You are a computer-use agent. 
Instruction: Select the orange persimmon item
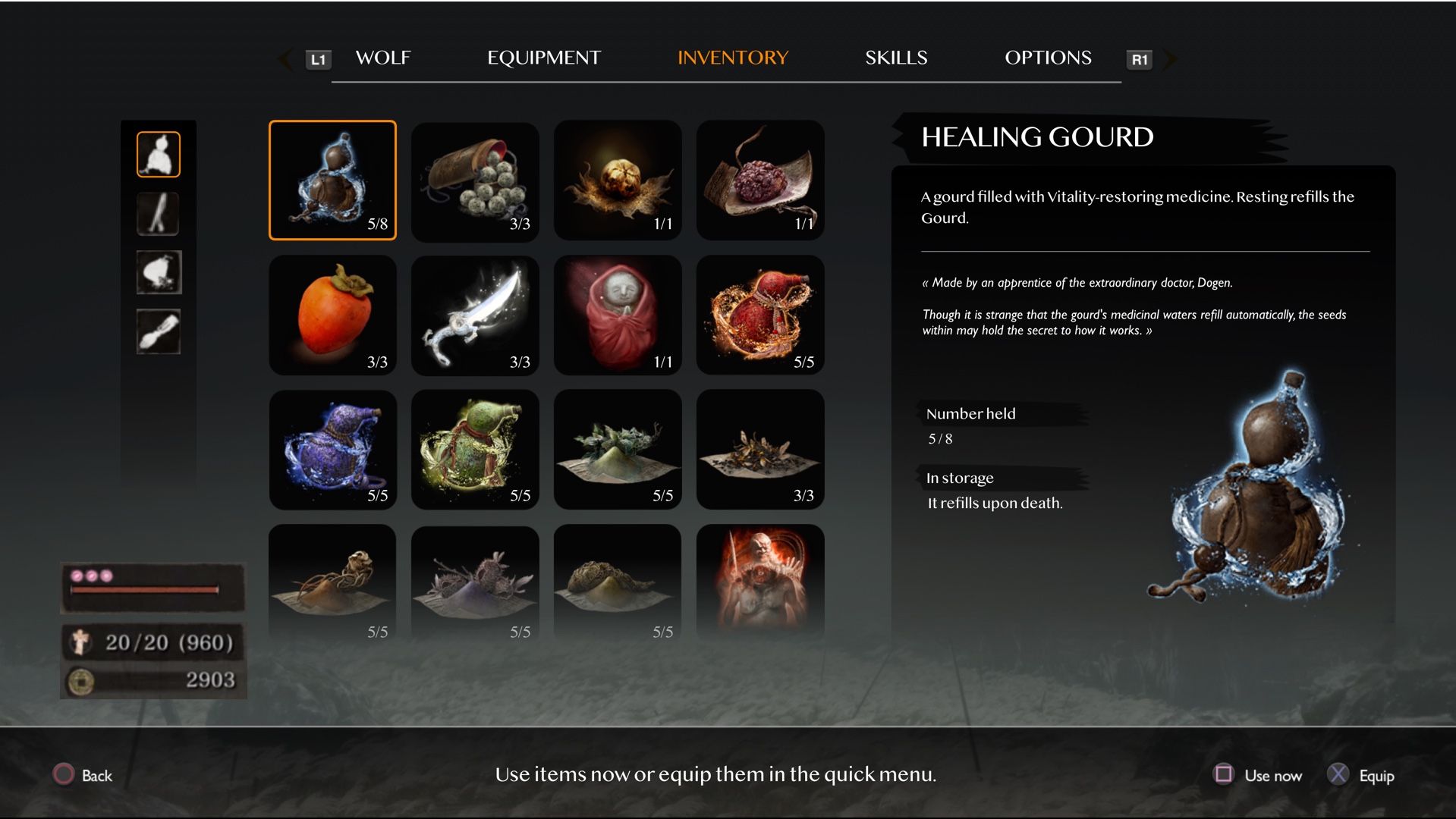click(x=332, y=315)
